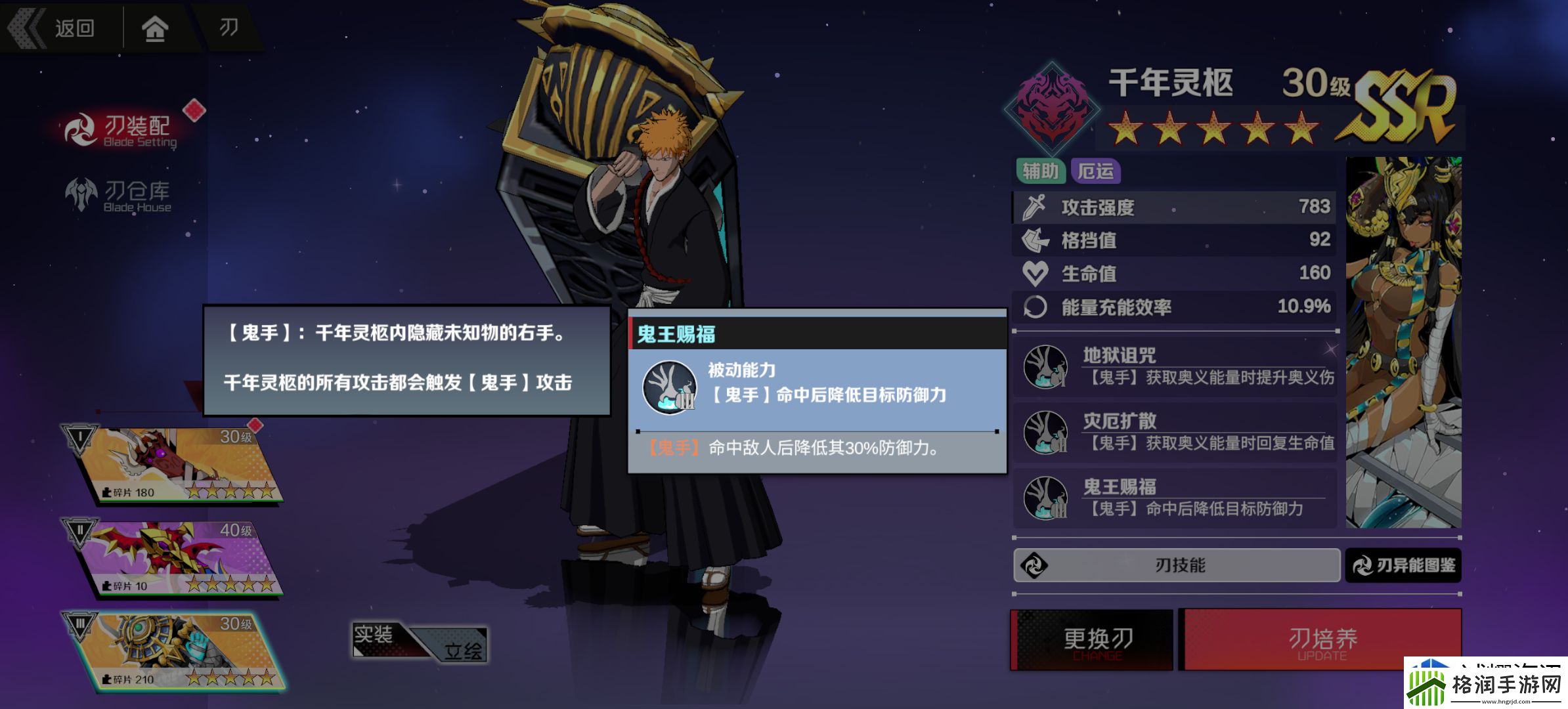
Task: Click the home icon in the top bar
Action: (x=156, y=28)
